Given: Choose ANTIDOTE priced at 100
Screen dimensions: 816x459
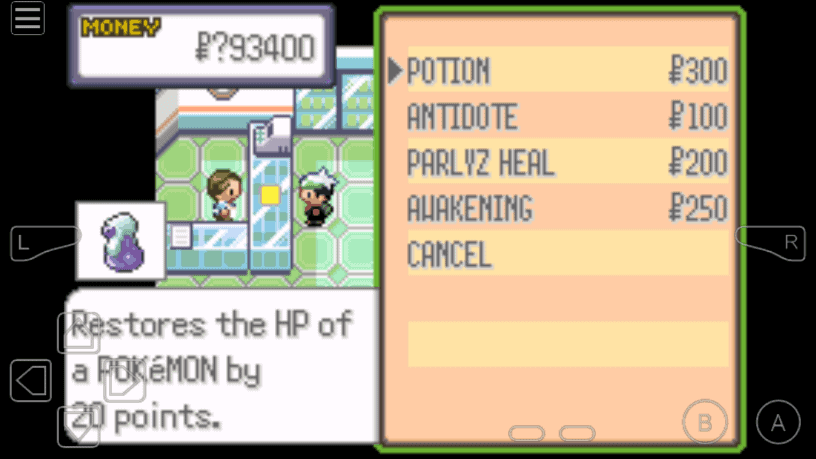Looking at the screenshot, I should [x=462, y=117].
